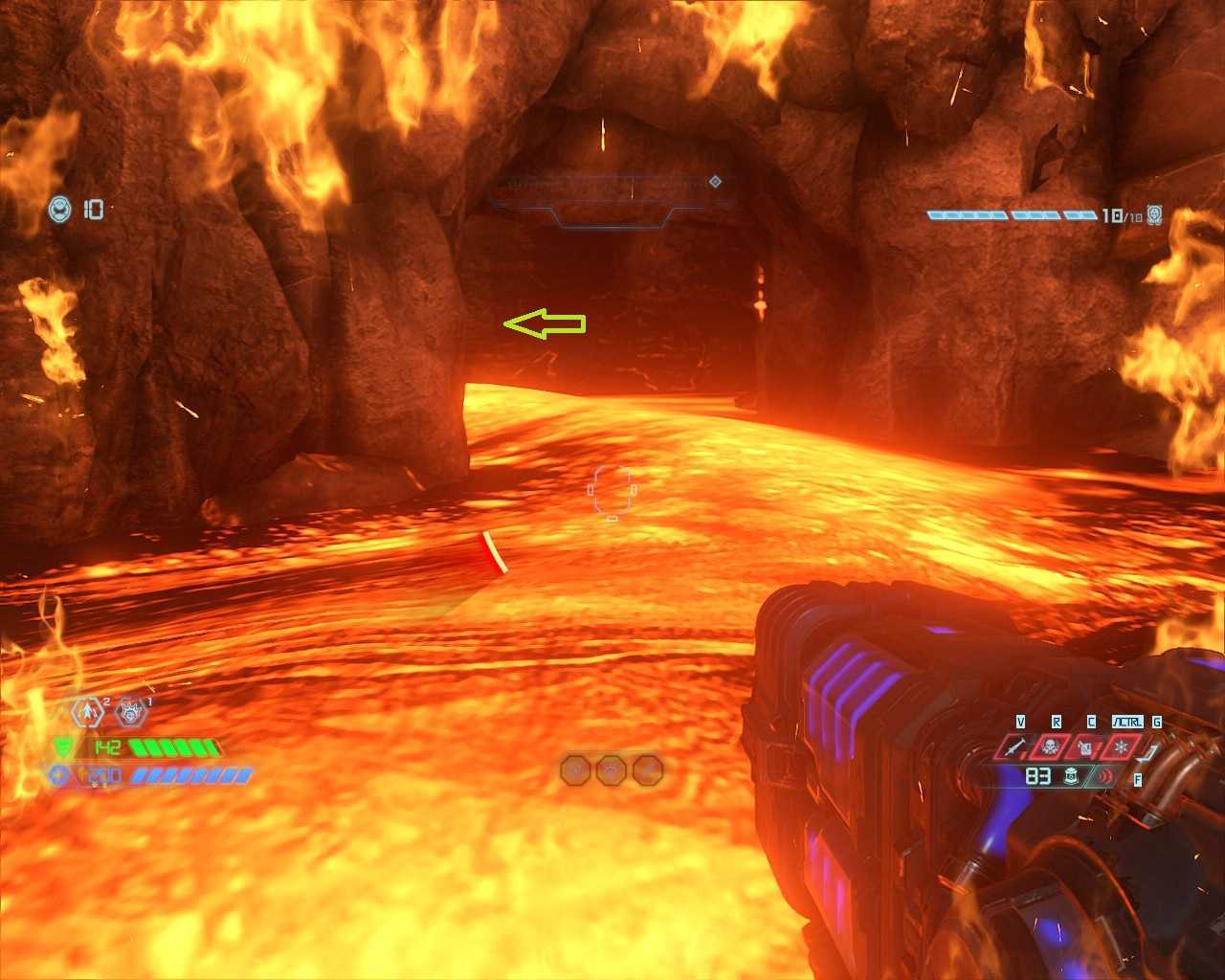
Task: Click the icon beside the 10/10 counter
Action: pyautogui.click(x=1155, y=215)
